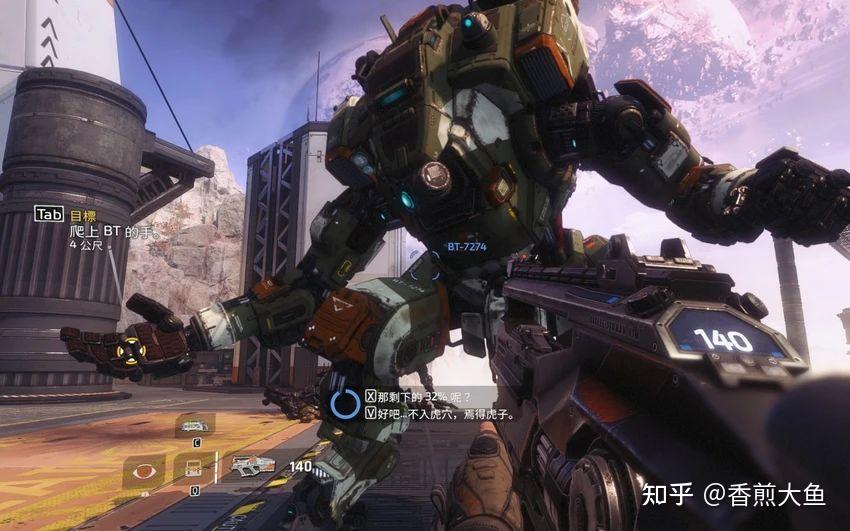Click the equipment slot left of the rifle

[194, 467]
